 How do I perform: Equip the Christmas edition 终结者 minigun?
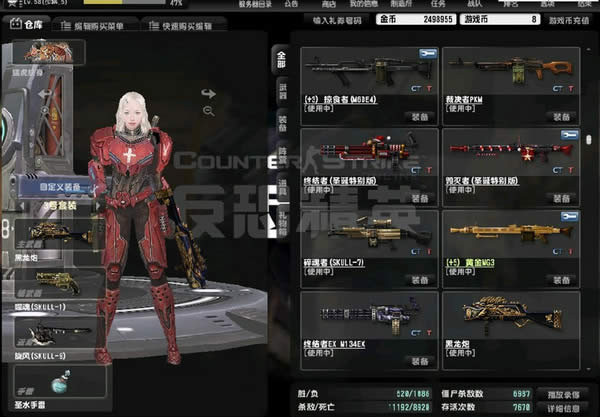click(418, 197)
